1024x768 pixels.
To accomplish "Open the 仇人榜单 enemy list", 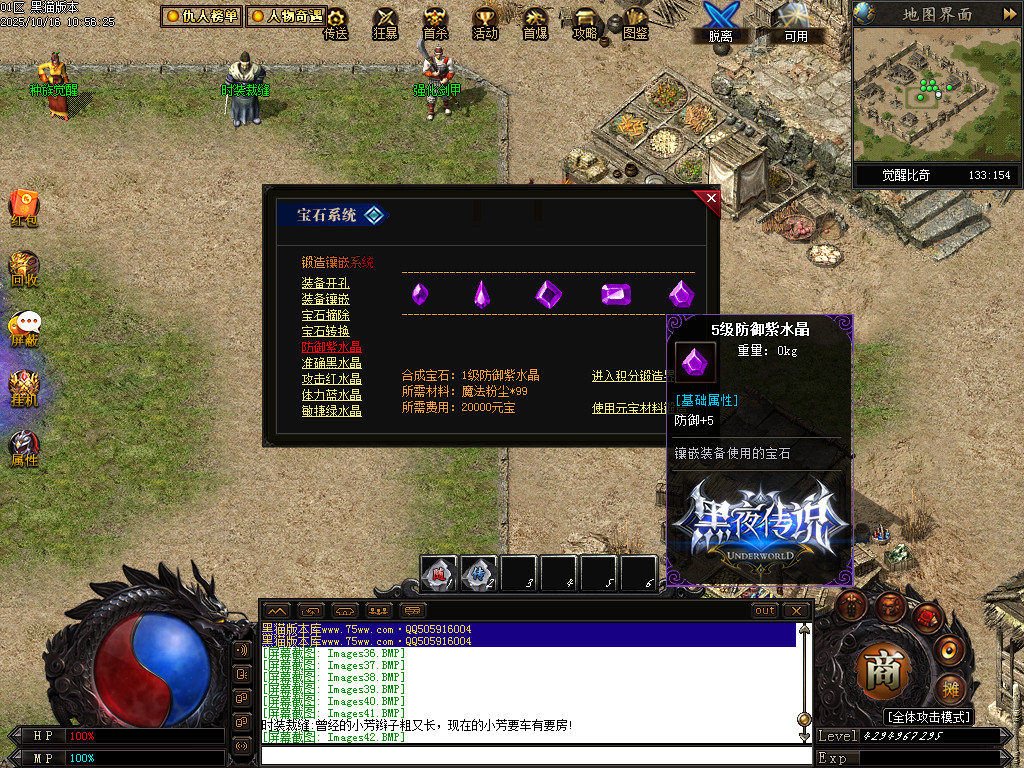I will click(201, 16).
